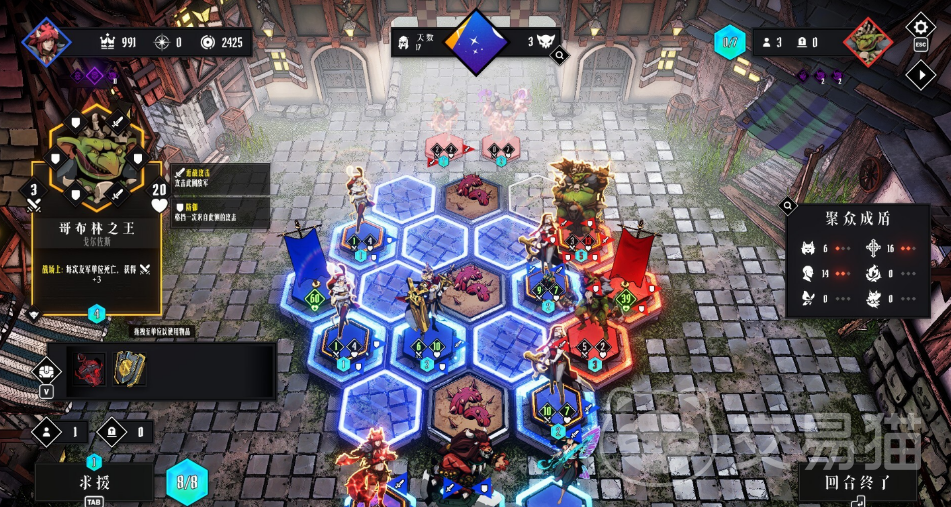Select the red banner tile with 39 health

628,297
